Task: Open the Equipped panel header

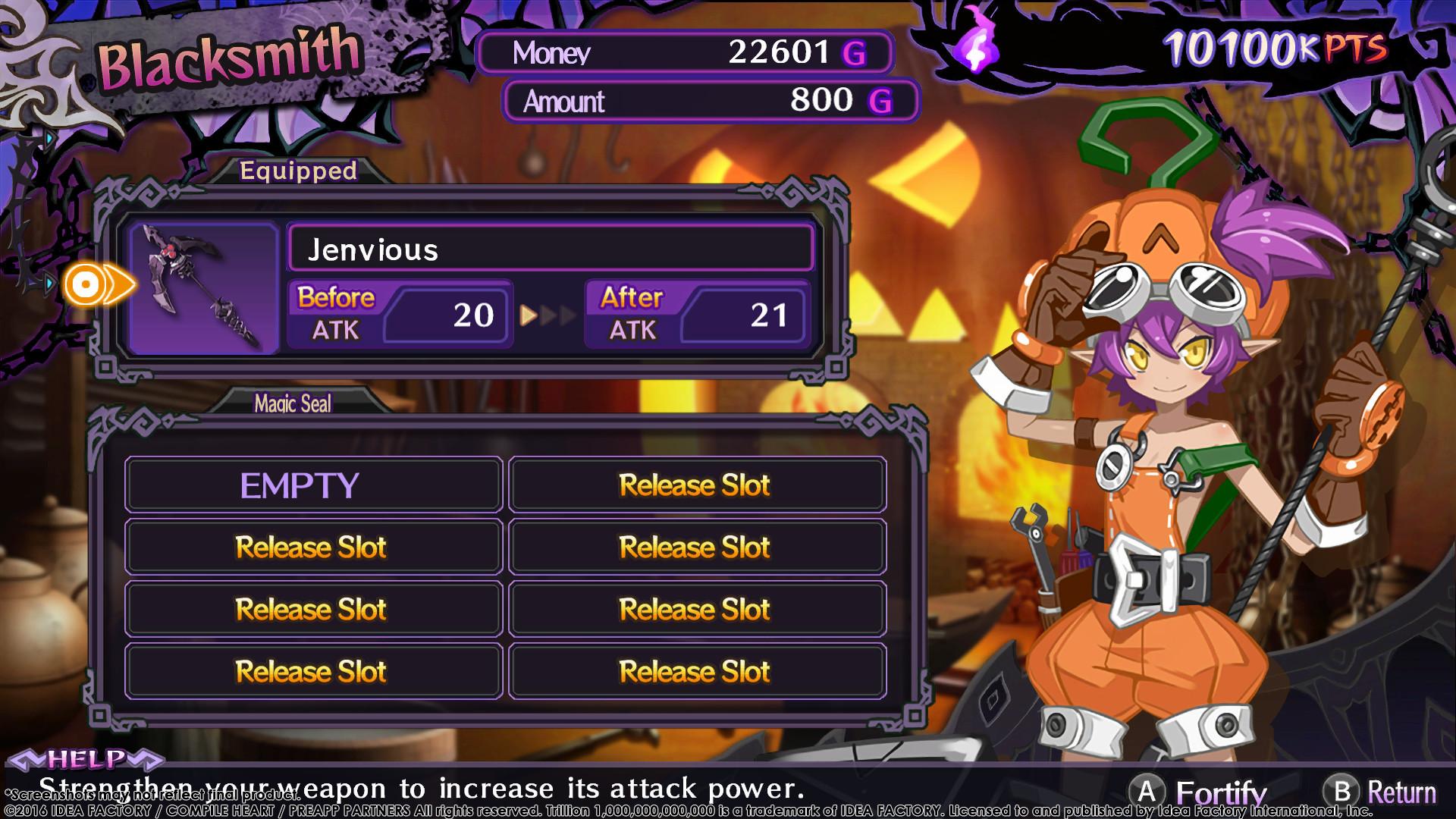Action: 297,171
